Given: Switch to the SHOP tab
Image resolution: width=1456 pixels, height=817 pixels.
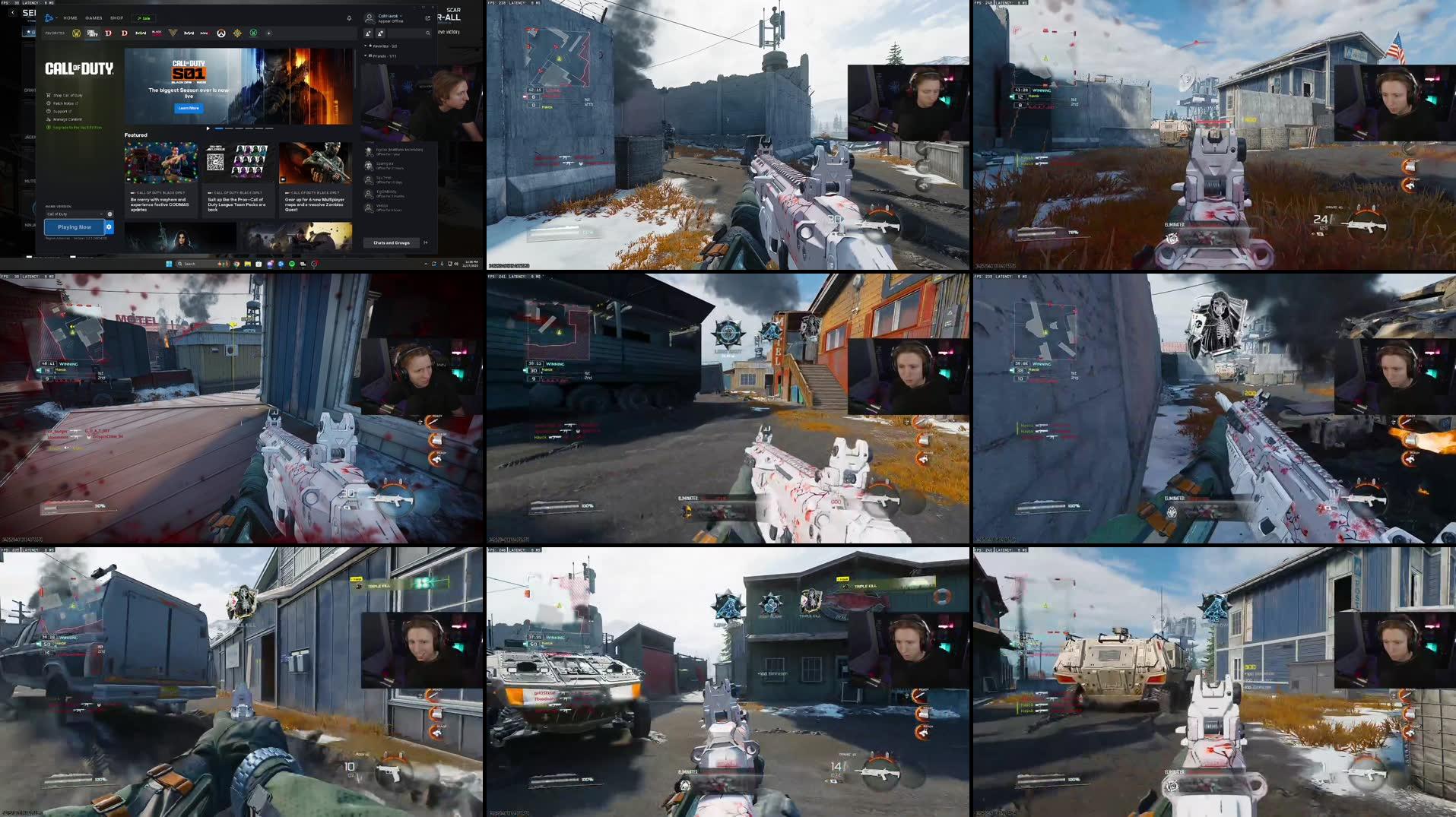Looking at the screenshot, I should coord(117,17).
